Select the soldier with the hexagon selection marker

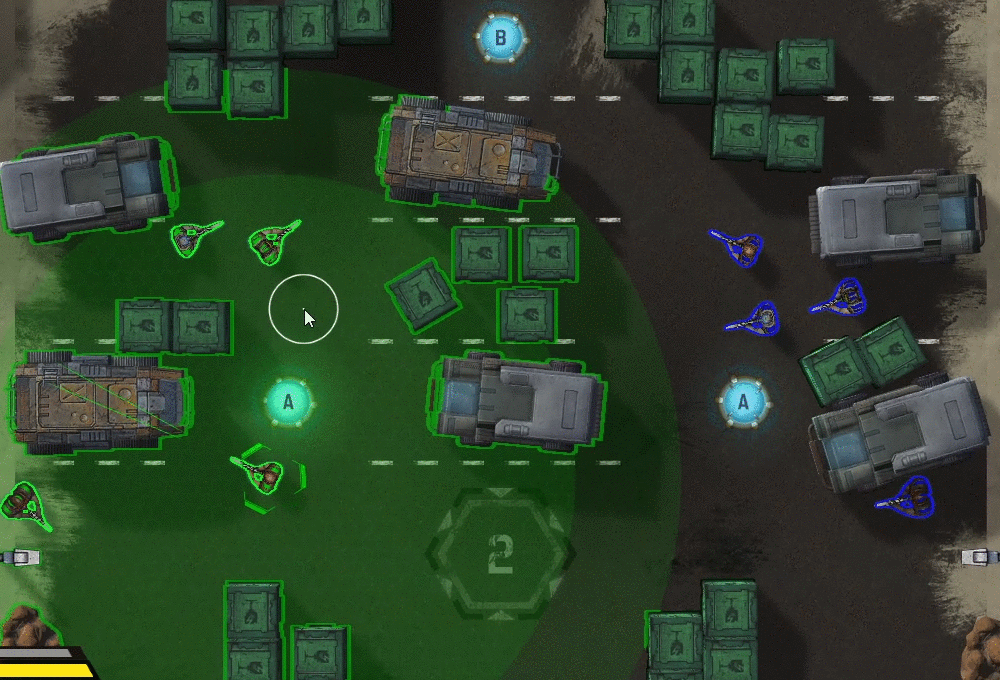265,474
